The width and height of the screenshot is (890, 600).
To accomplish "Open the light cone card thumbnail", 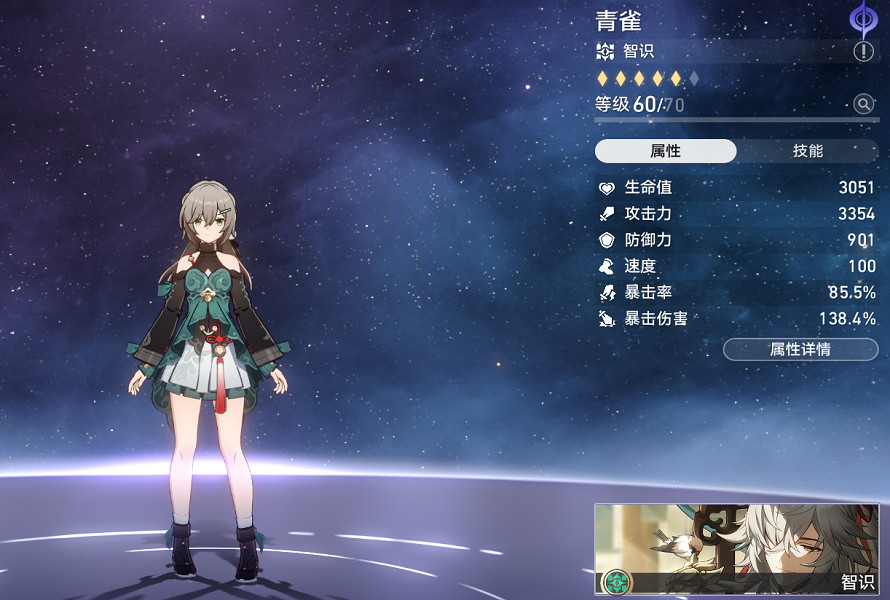I will click(x=736, y=548).
